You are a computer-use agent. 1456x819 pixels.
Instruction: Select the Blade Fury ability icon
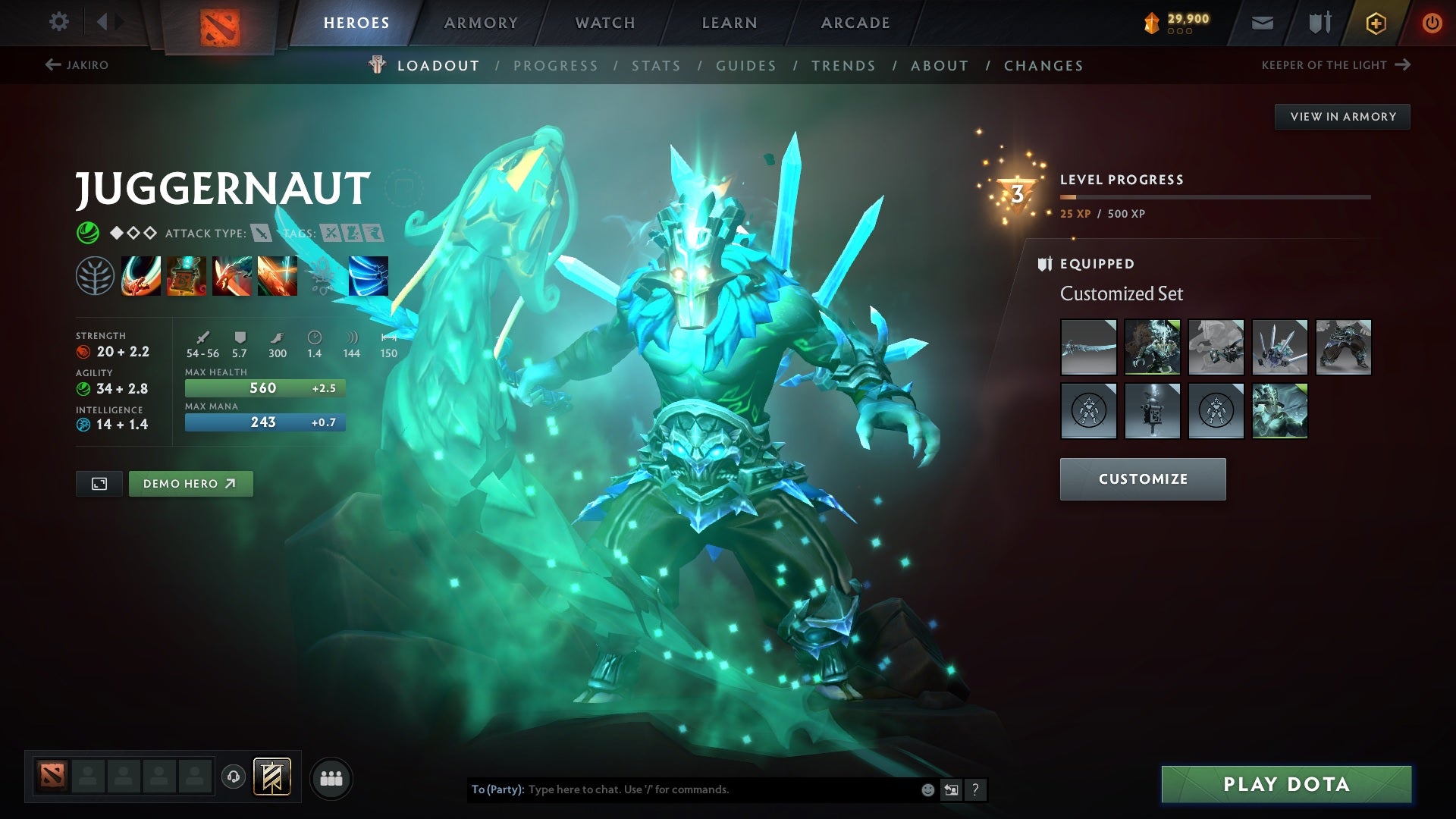click(140, 275)
